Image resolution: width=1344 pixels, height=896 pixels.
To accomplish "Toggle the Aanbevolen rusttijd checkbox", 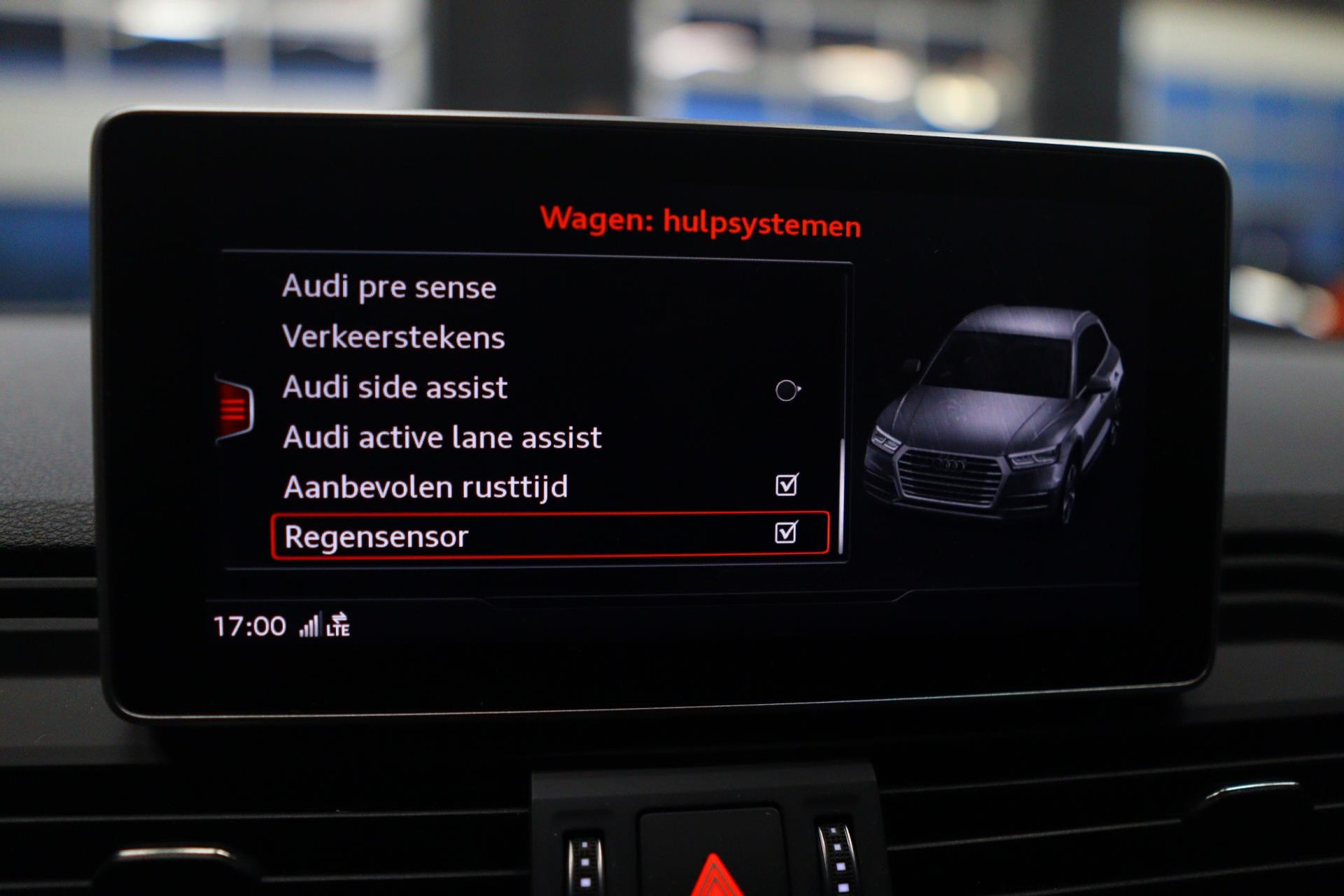I will pos(786,484).
